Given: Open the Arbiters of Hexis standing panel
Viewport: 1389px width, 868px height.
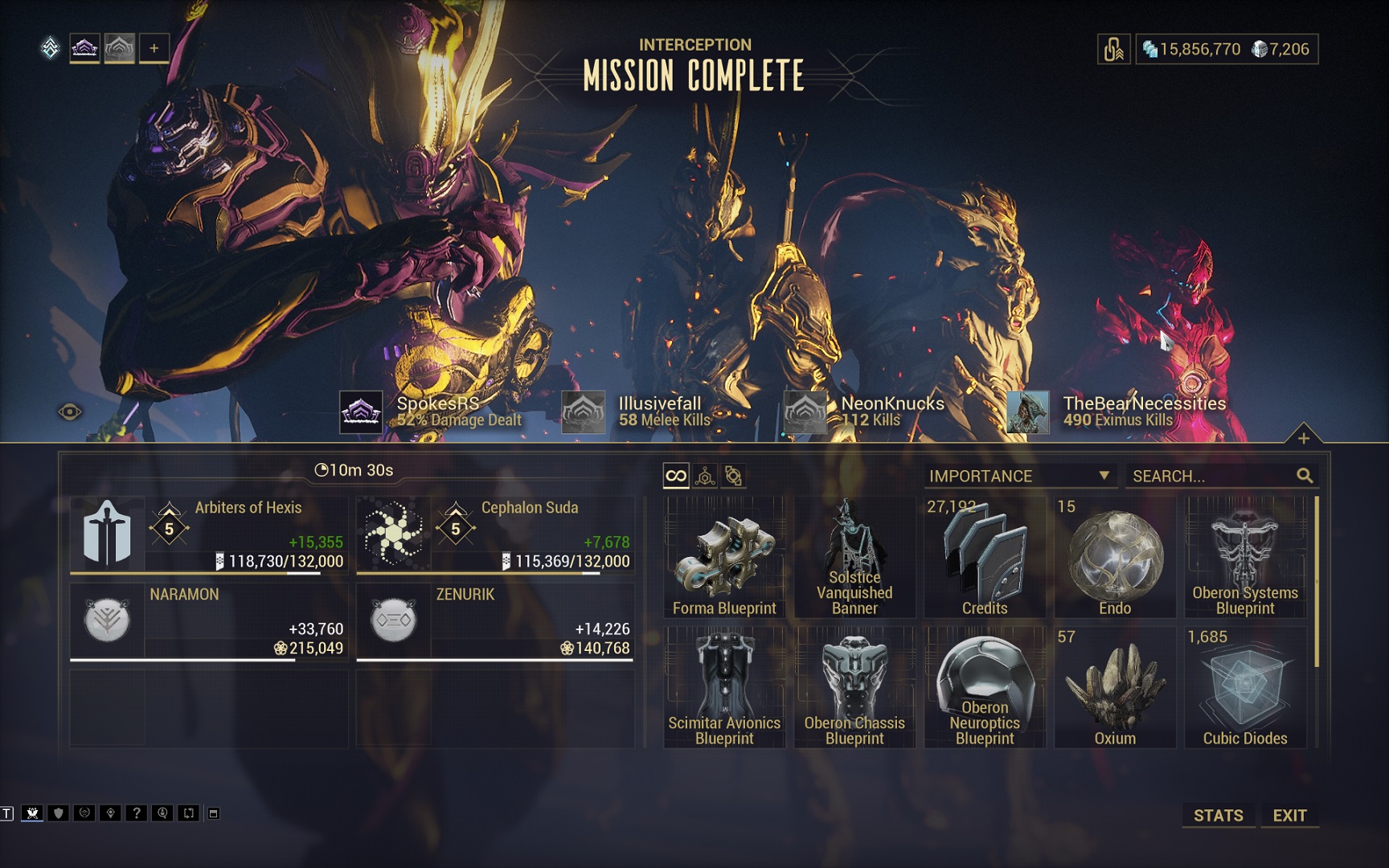Looking at the screenshot, I should [x=209, y=534].
